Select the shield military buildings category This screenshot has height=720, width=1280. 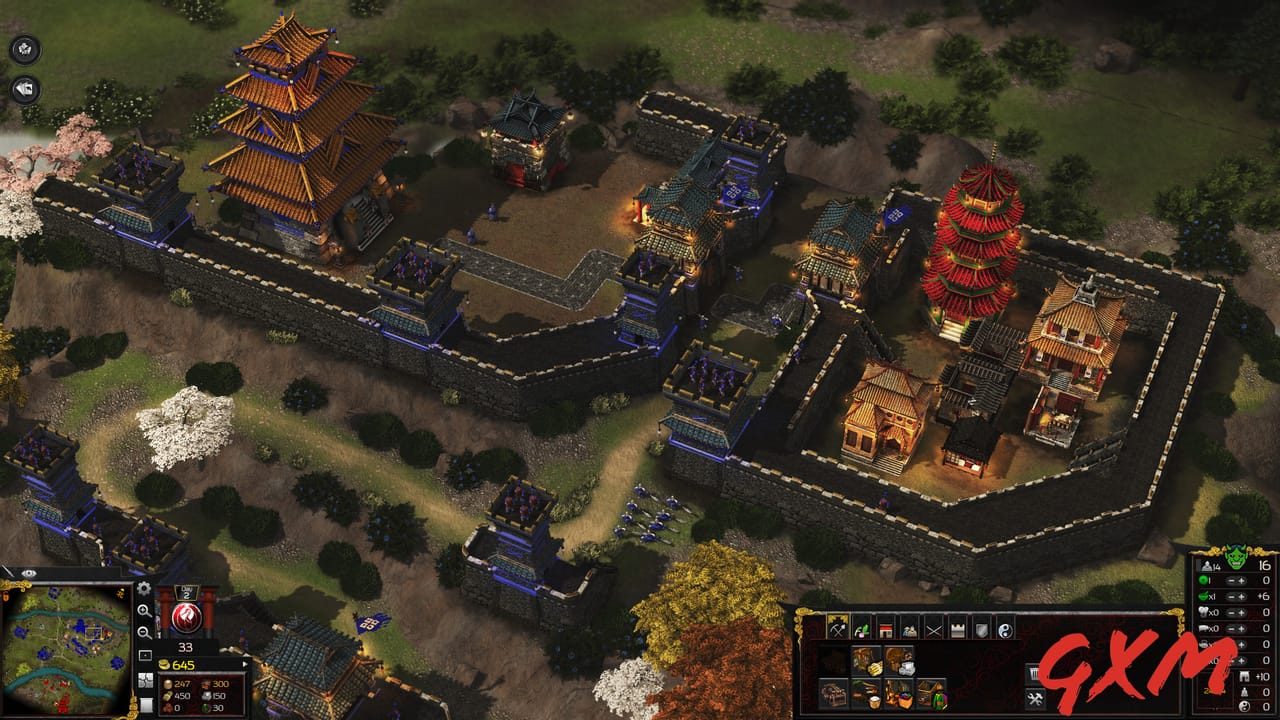coord(982,630)
